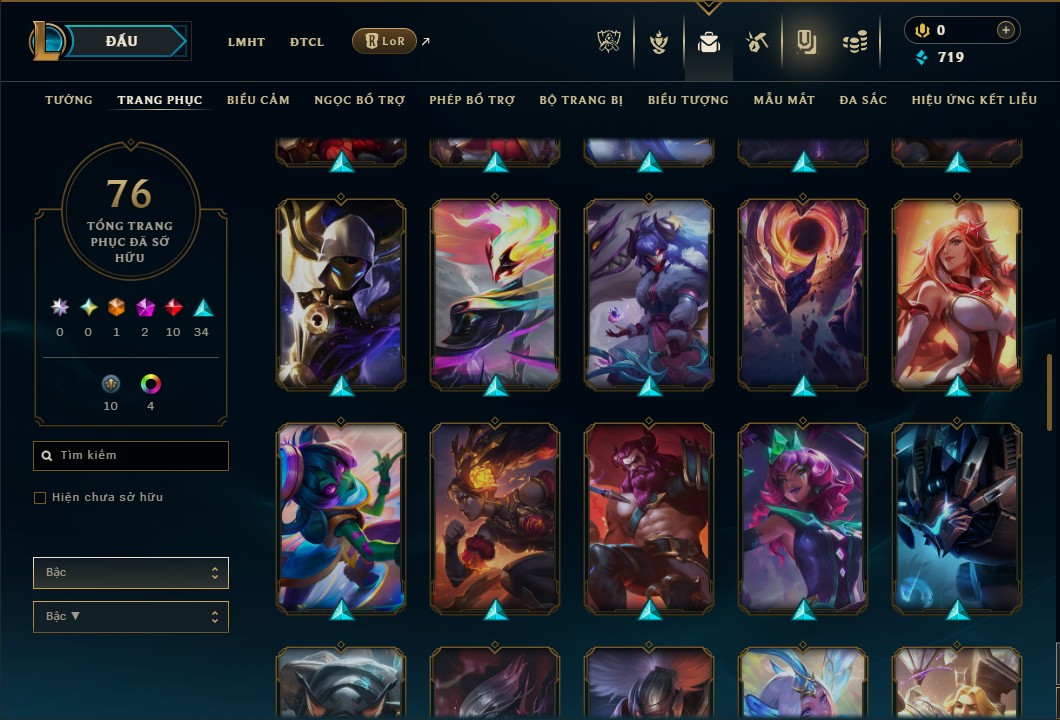Choose the red-bearded shirtless brawler skin card
The image size is (1060, 720).
click(649, 516)
